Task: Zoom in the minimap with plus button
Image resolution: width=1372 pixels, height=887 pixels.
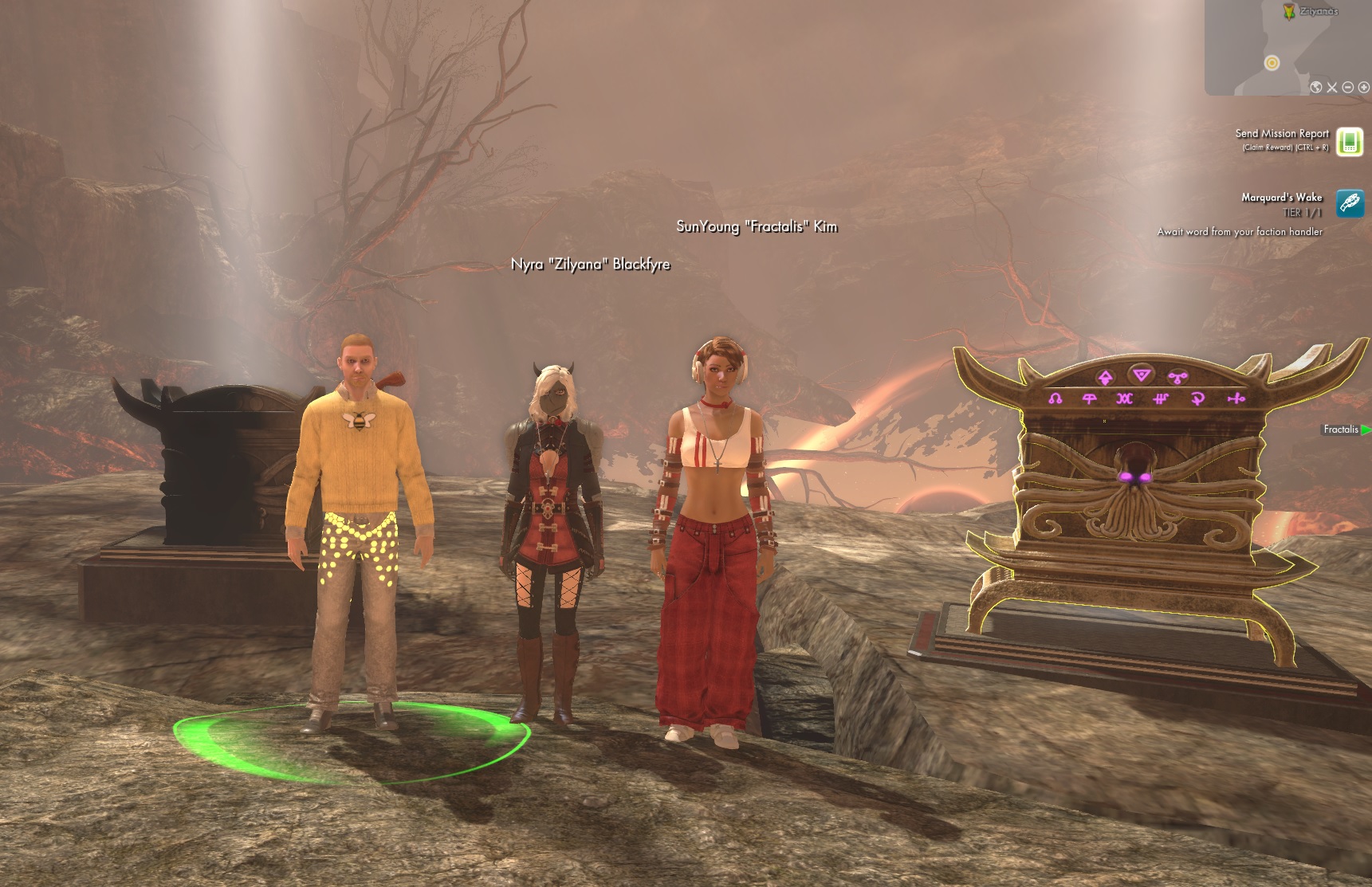Action: pos(1364,88)
